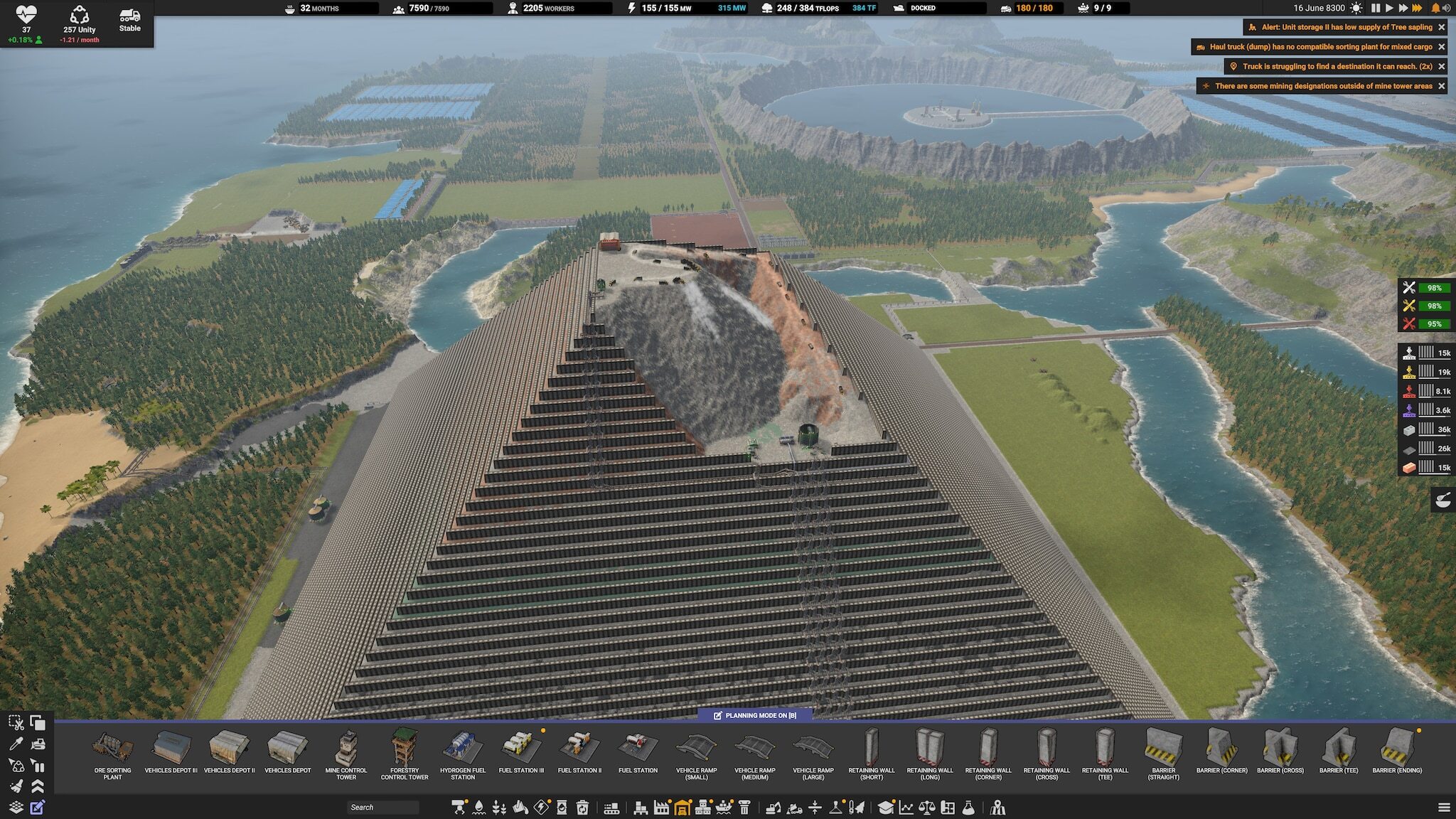The image size is (1456, 819).
Task: Toggle the Planning Mode On banner
Action: 755,715
